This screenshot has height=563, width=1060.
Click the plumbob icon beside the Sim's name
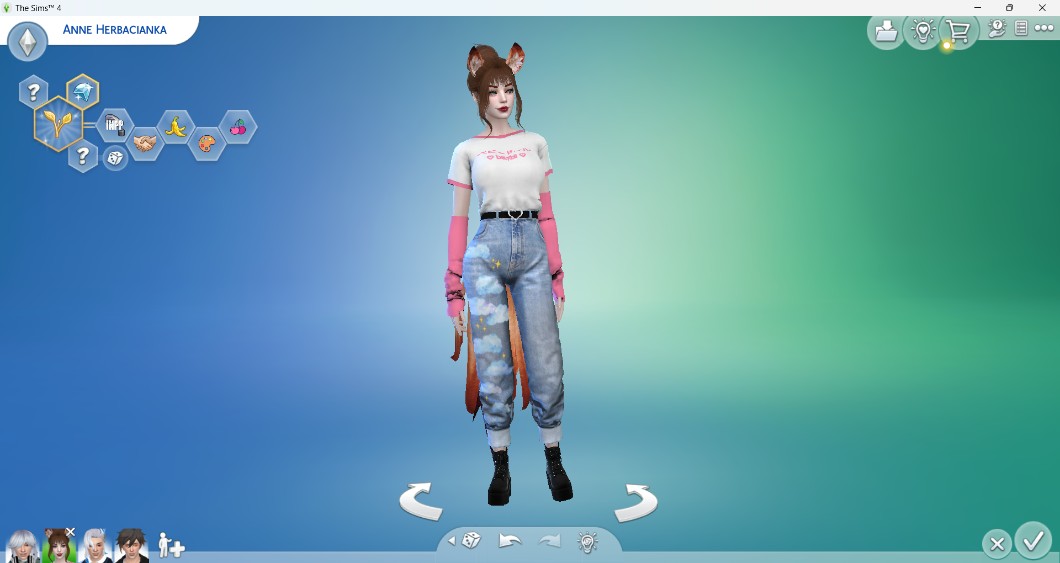(x=27, y=42)
